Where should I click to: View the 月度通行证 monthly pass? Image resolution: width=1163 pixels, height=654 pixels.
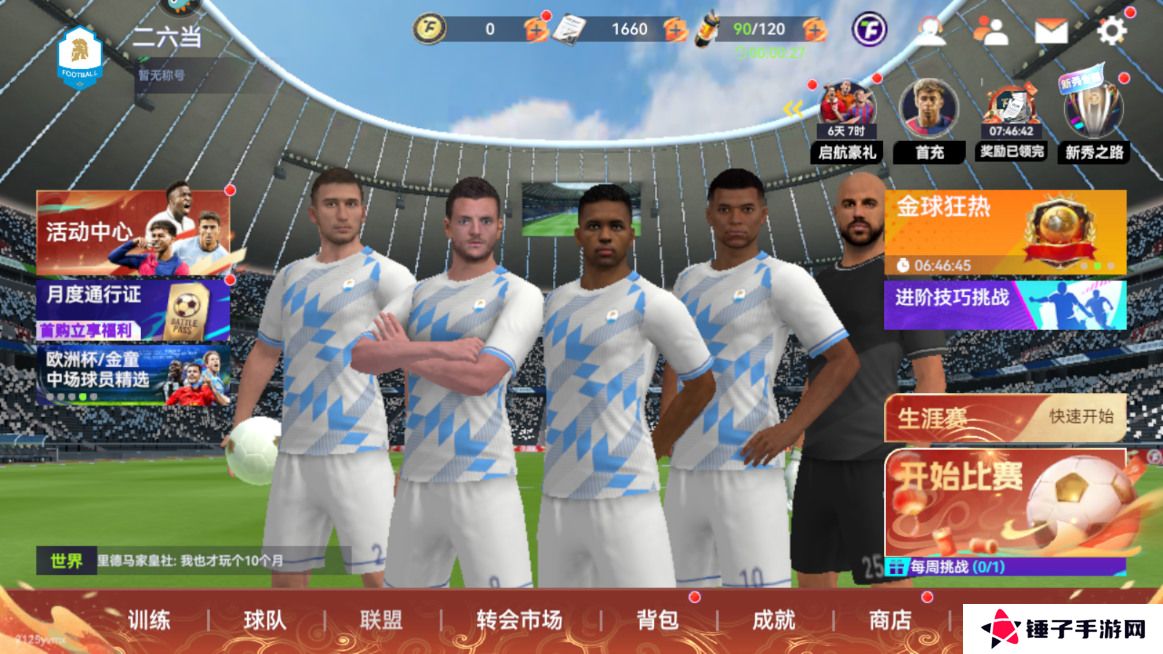click(x=133, y=310)
